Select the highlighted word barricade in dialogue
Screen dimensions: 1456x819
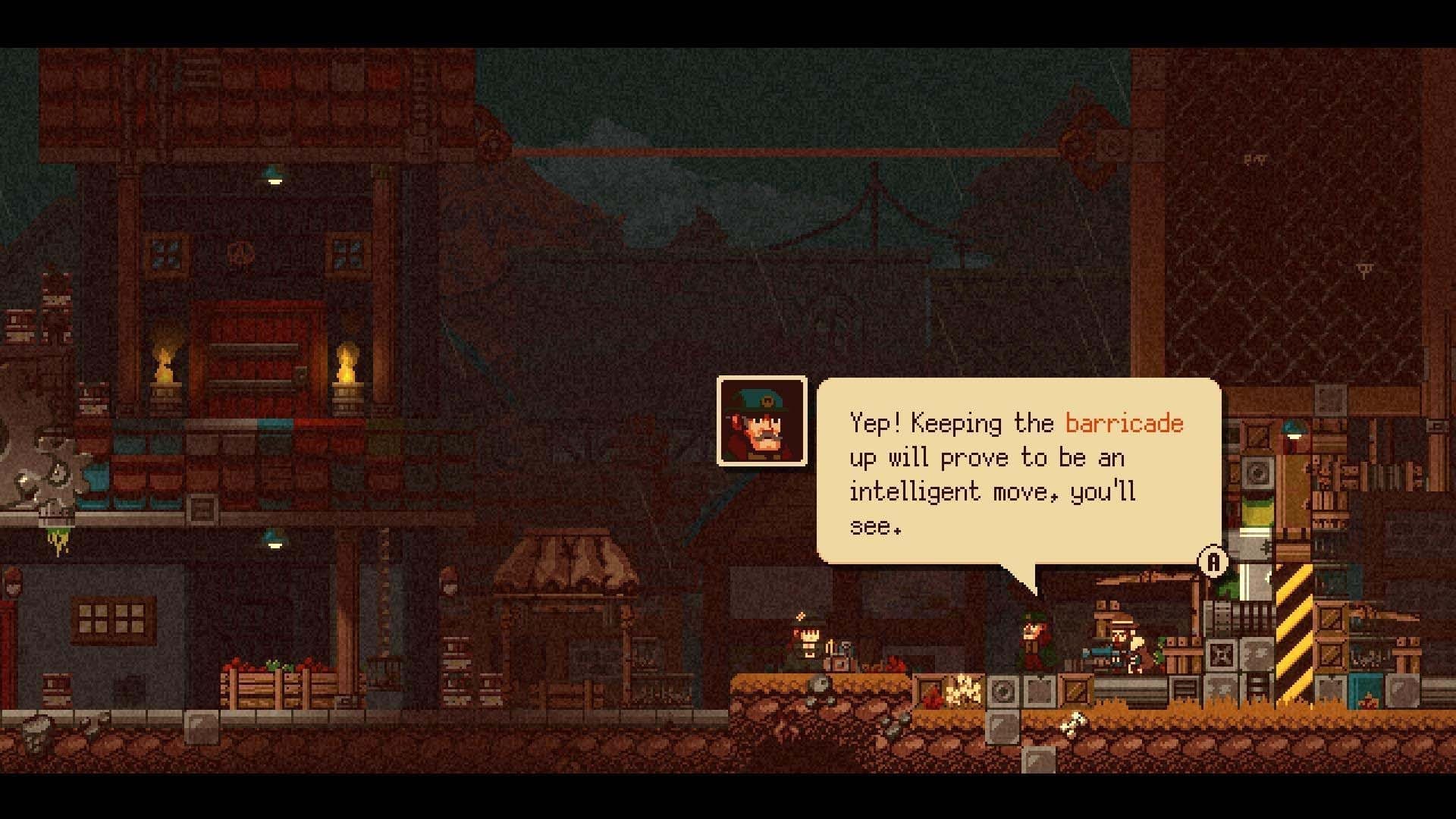(1124, 424)
